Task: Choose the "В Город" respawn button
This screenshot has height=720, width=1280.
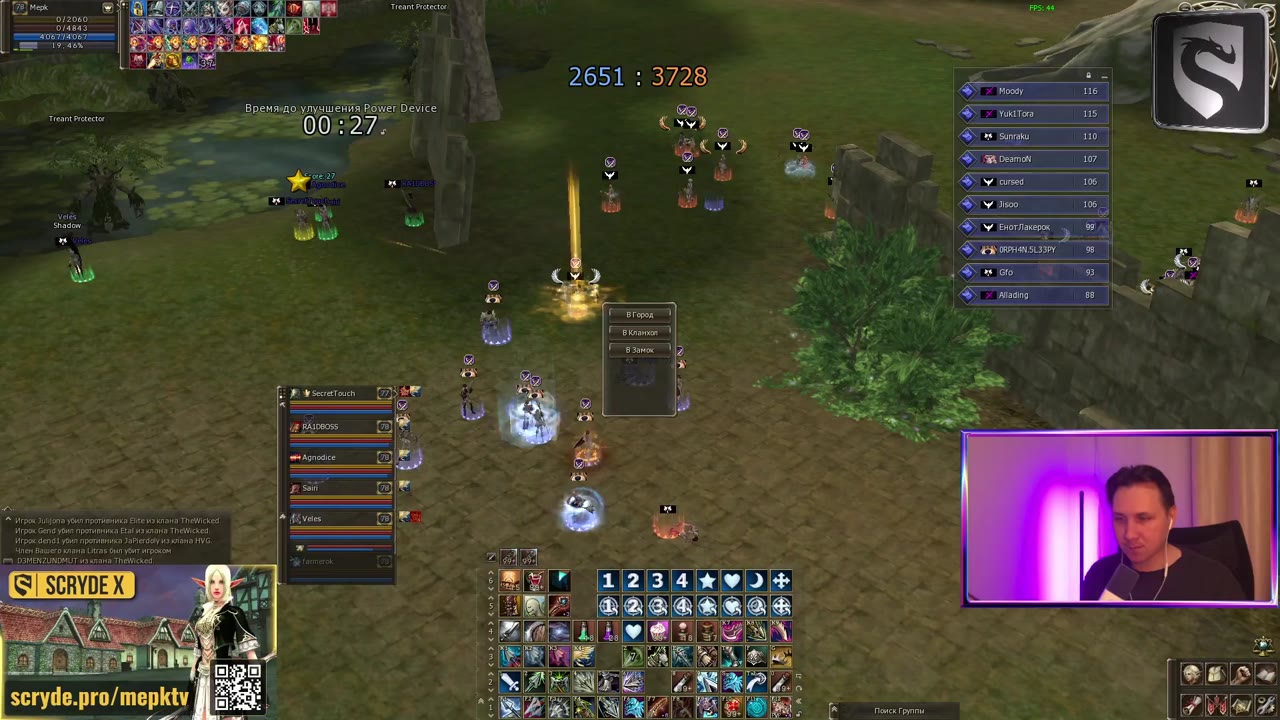Action: [x=639, y=315]
